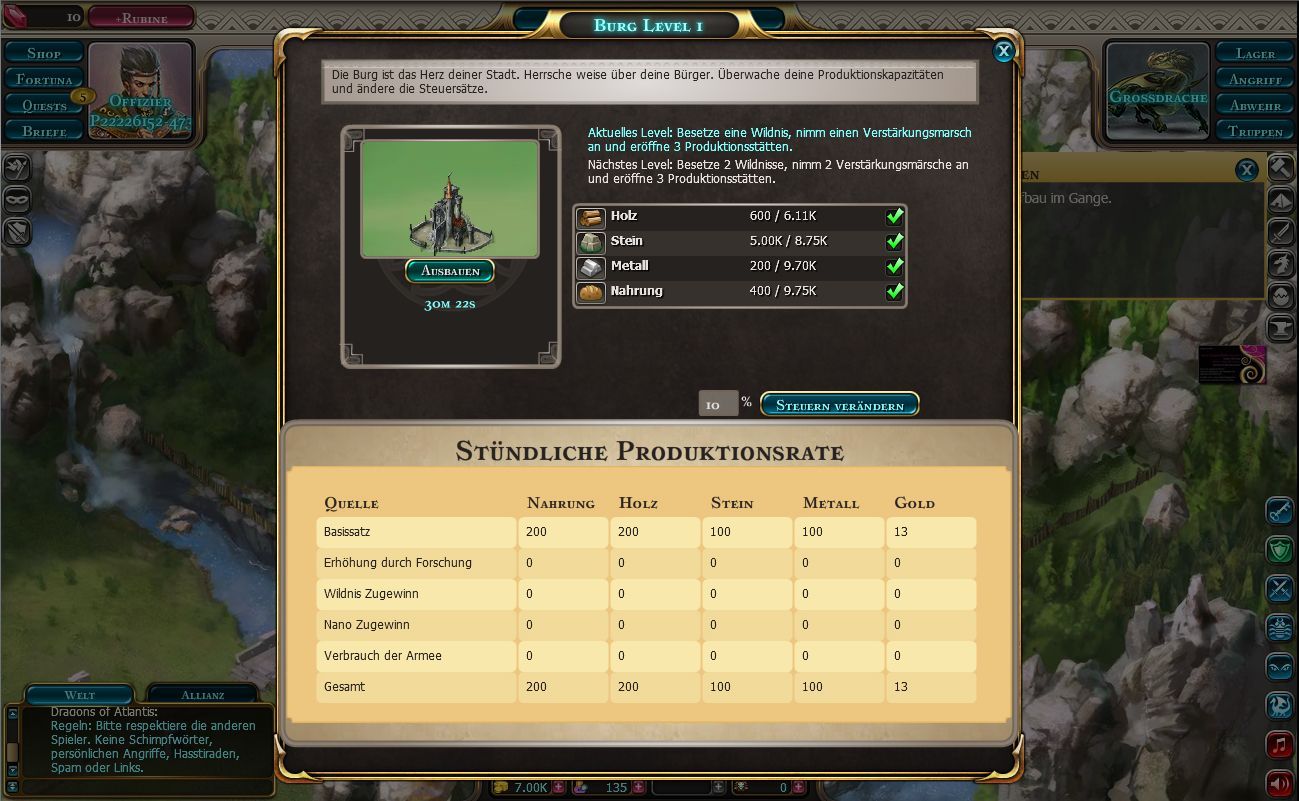Open the Lager storage button
This screenshot has width=1299, height=801.
tap(1255, 53)
